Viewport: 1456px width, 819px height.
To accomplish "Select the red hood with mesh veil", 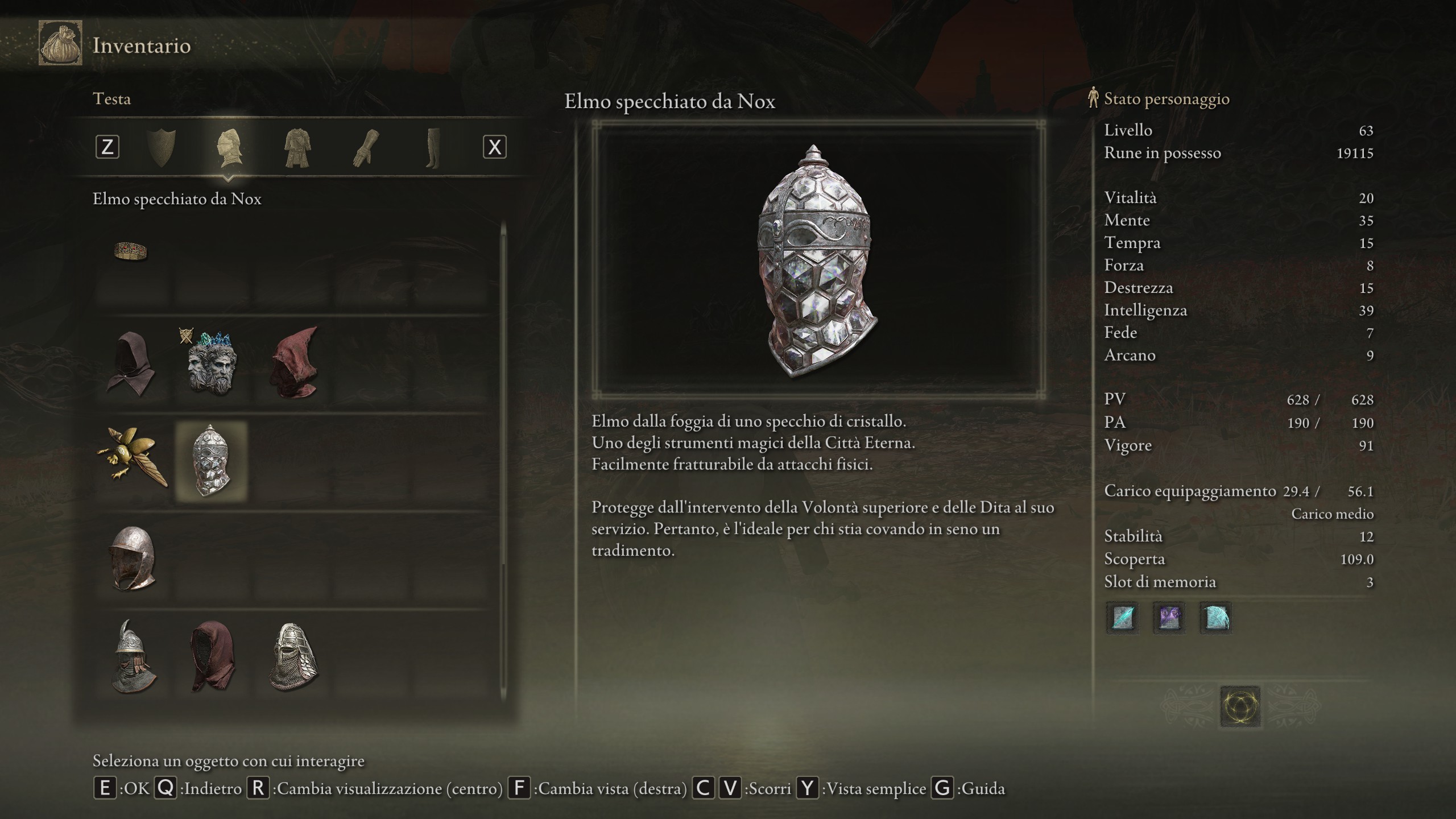I will [x=212, y=656].
